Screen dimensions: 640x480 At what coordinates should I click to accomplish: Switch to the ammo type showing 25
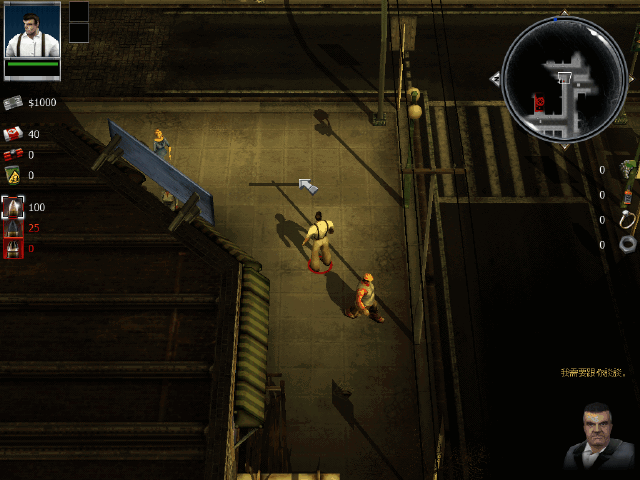[13, 228]
